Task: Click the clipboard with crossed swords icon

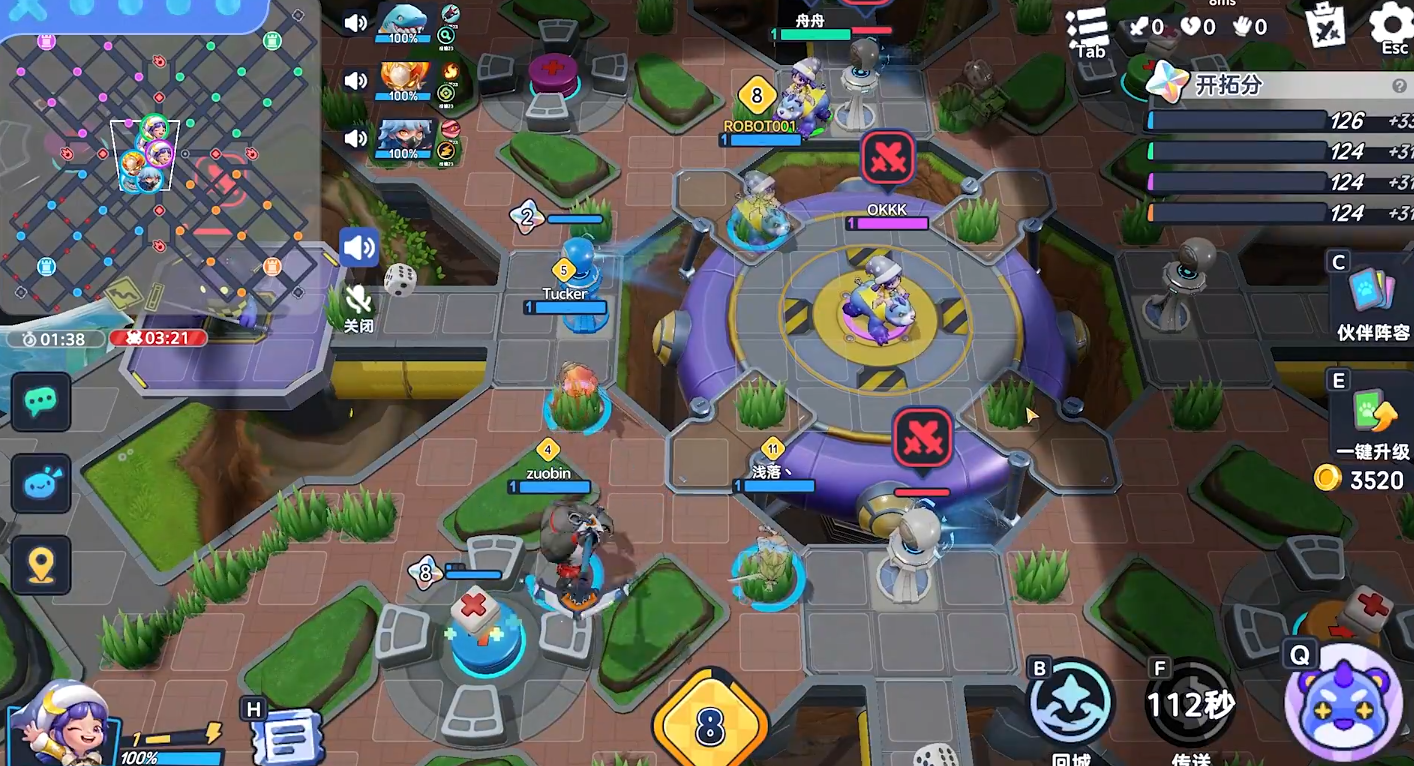Action: click(1328, 26)
